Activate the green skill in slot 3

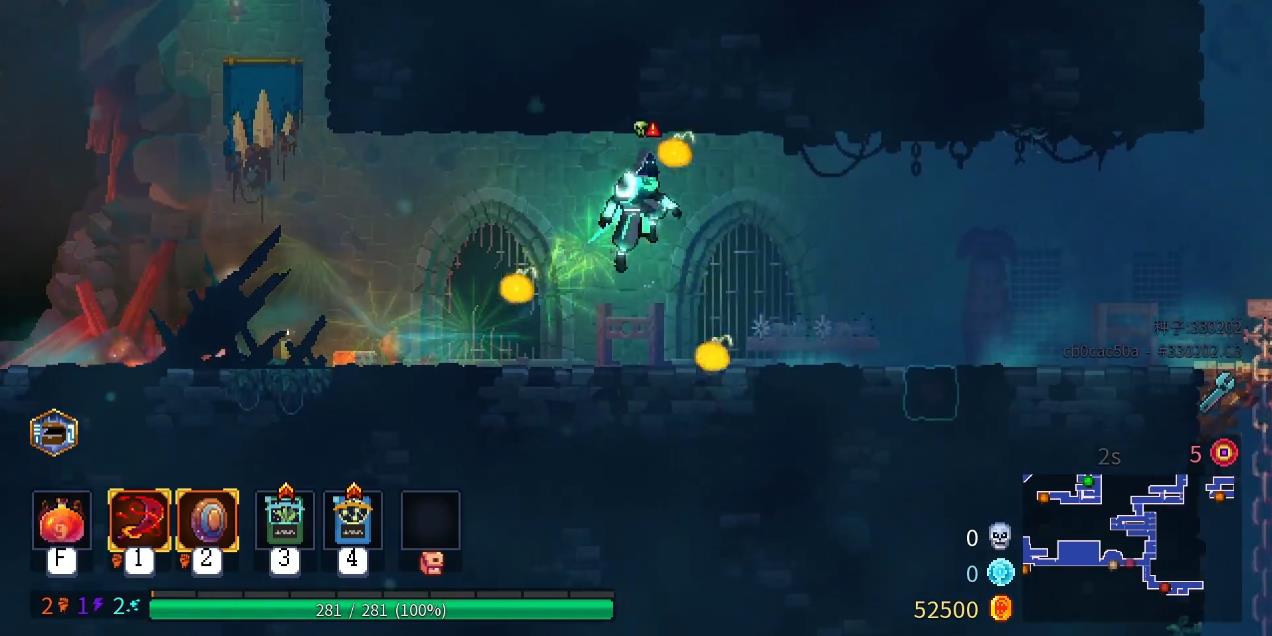284,521
